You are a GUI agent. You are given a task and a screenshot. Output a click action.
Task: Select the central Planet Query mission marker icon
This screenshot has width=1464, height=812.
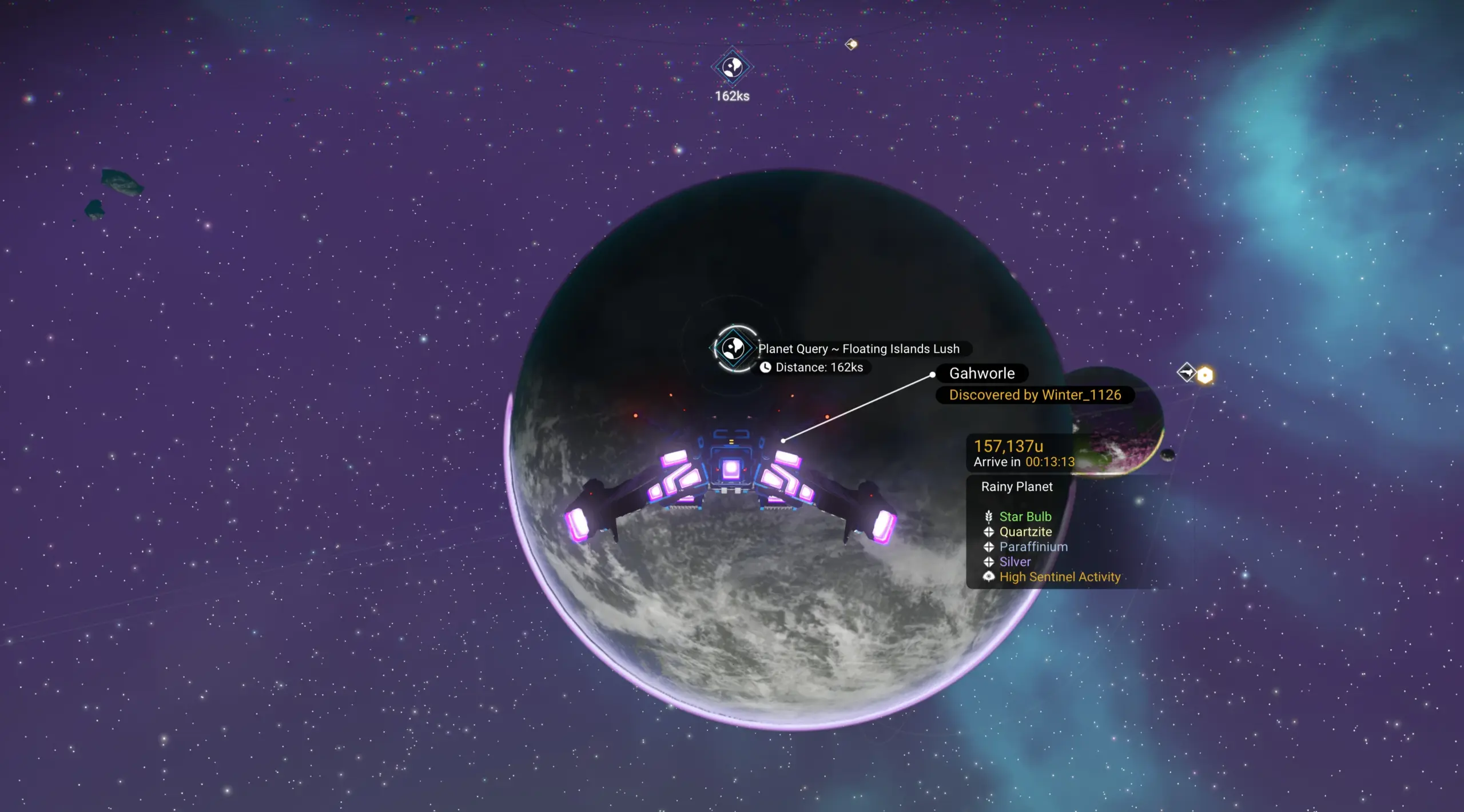pos(734,348)
